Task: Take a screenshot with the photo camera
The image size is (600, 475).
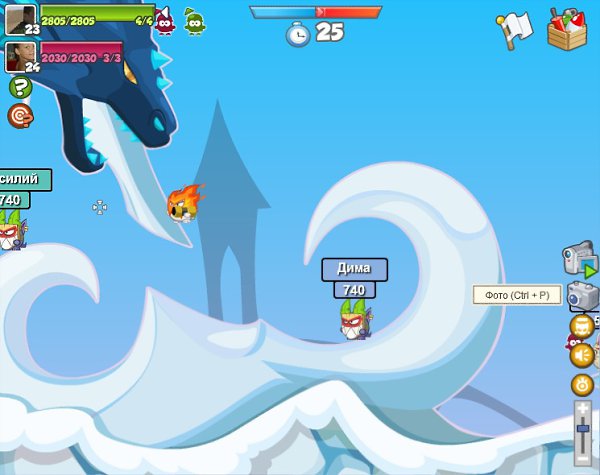Action: pyautogui.click(x=583, y=295)
